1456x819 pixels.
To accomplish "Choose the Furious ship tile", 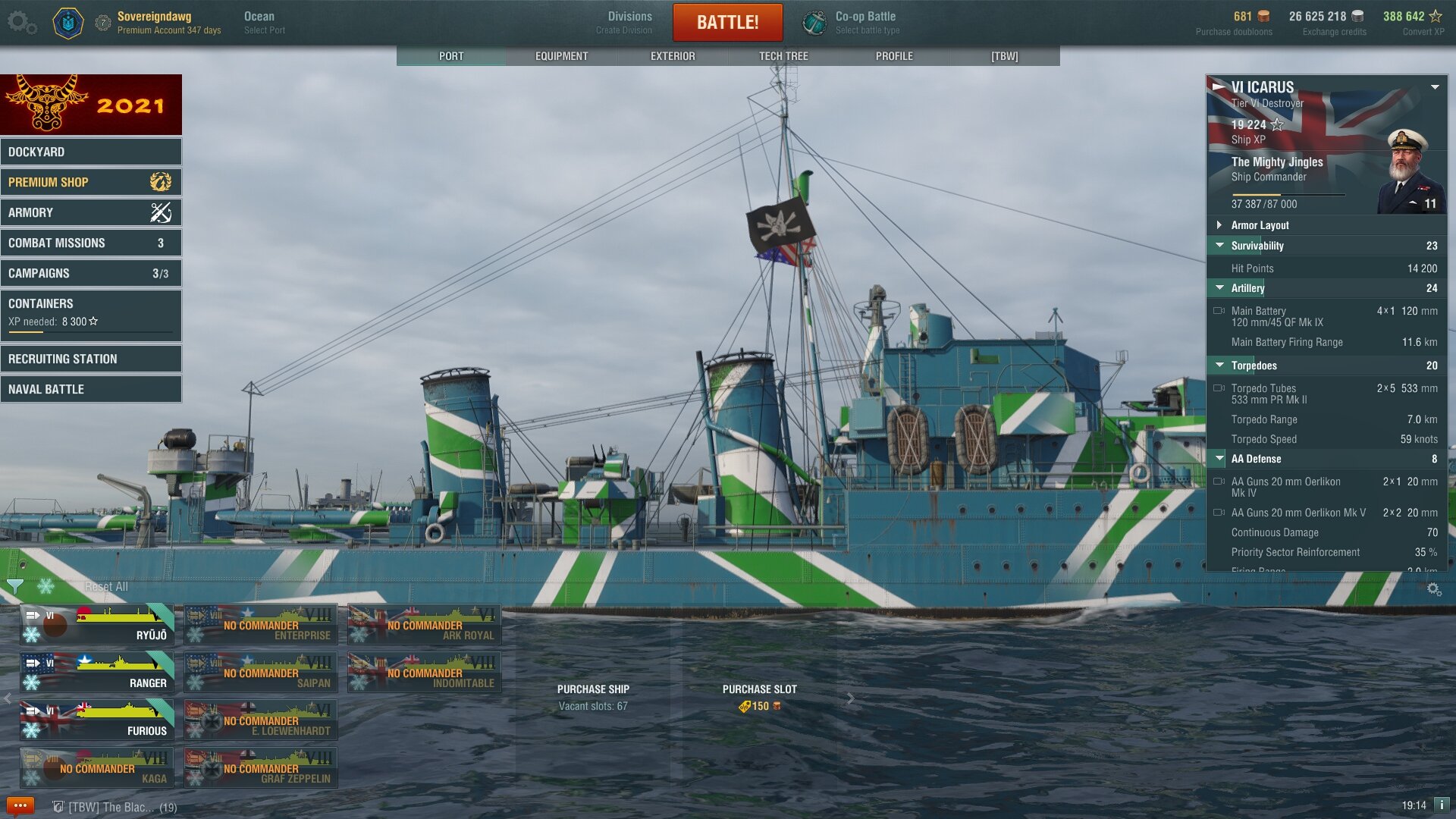I will (x=97, y=720).
